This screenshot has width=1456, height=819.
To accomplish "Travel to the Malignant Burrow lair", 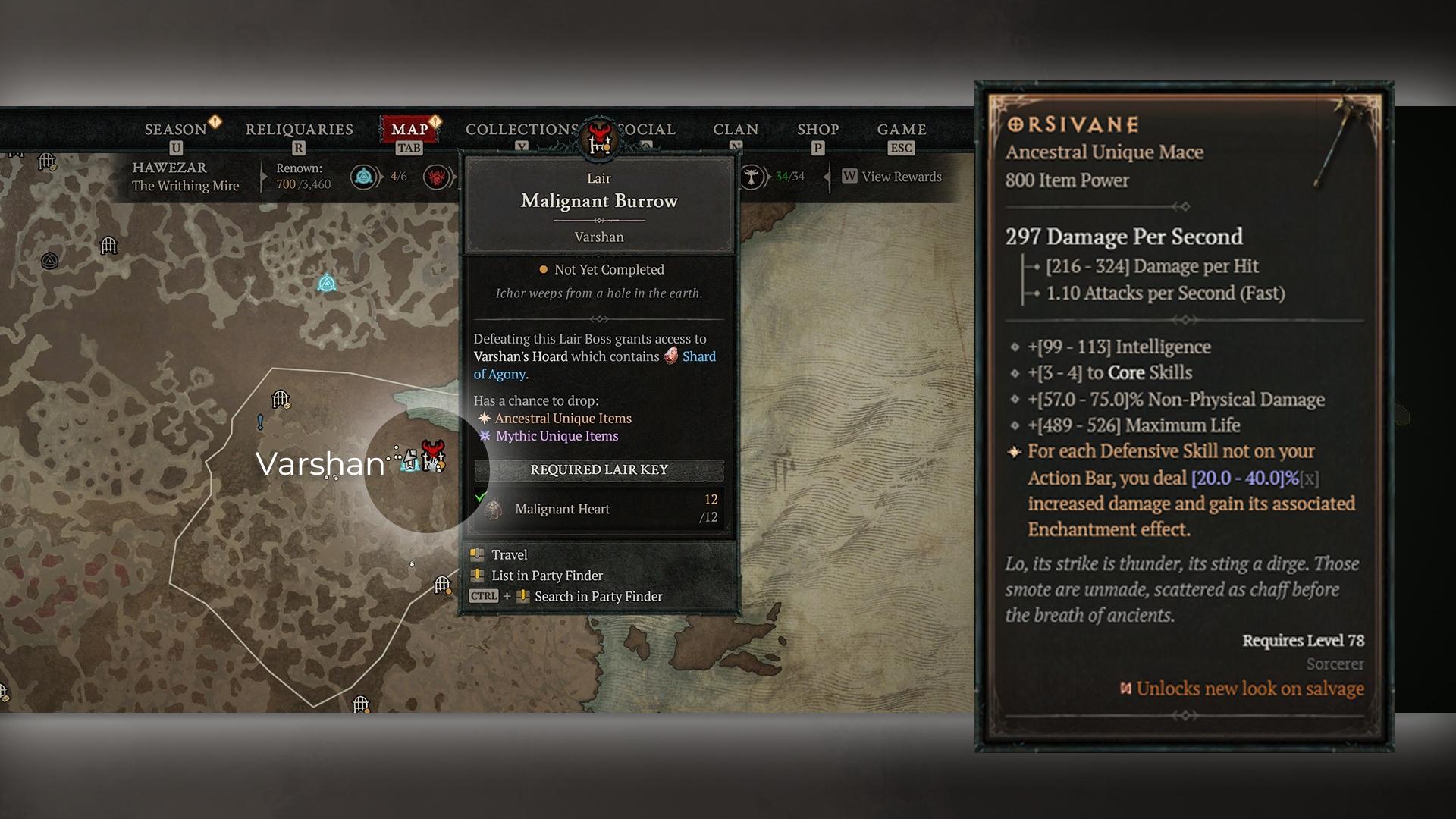I will point(509,554).
